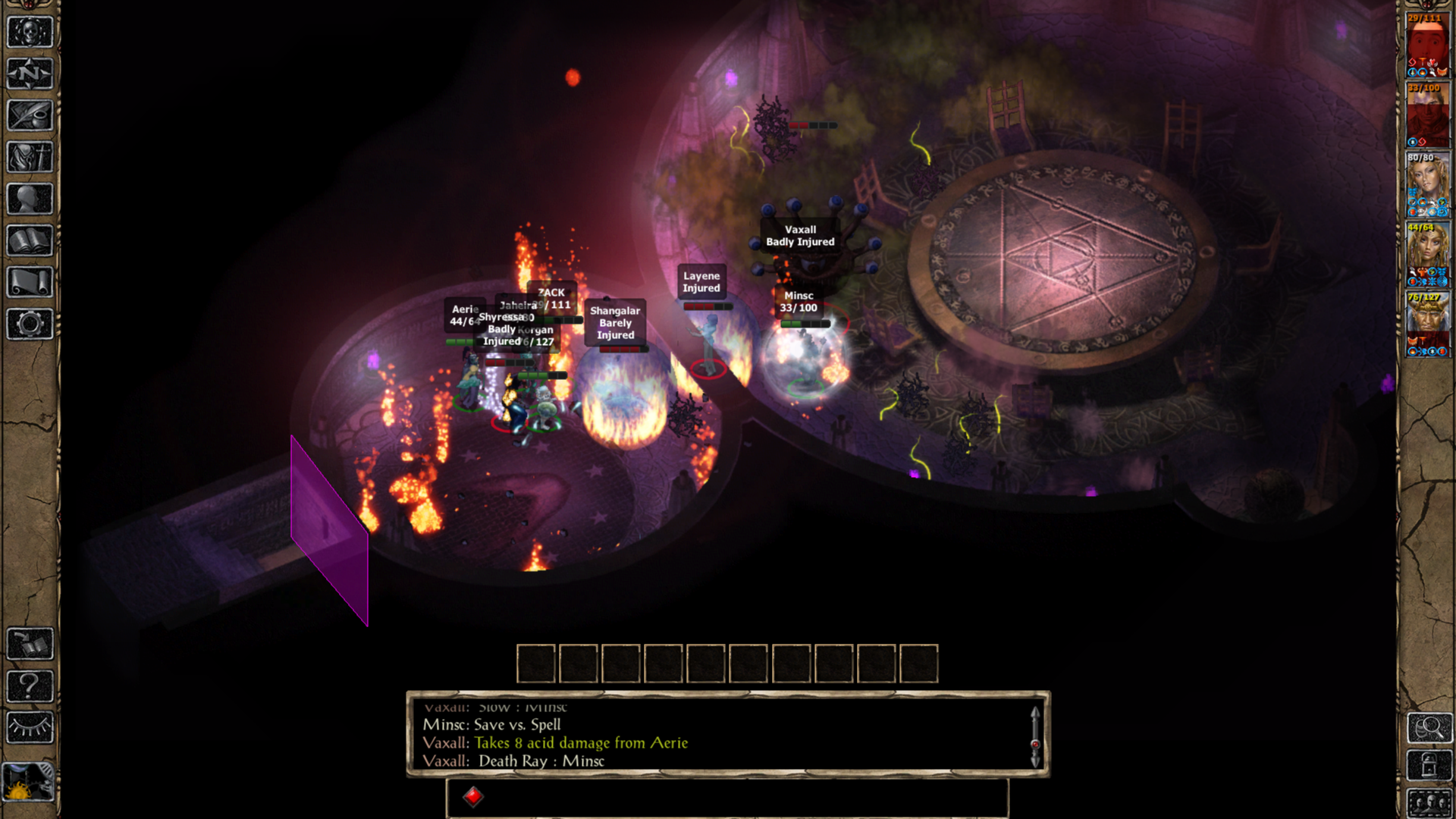Toggle party AI with the padlock button
Viewport: 1456px width, 819px height.
coord(1429,766)
